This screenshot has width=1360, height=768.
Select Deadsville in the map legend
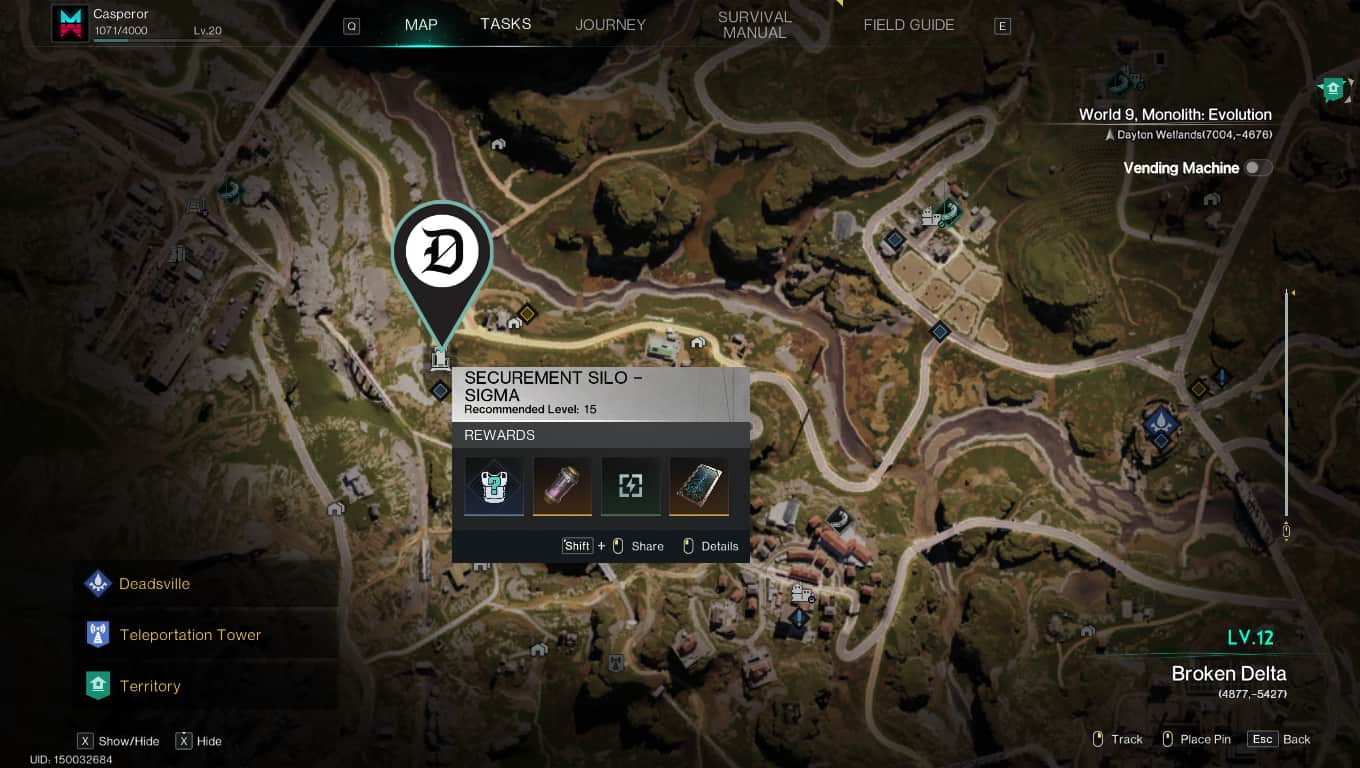point(154,584)
